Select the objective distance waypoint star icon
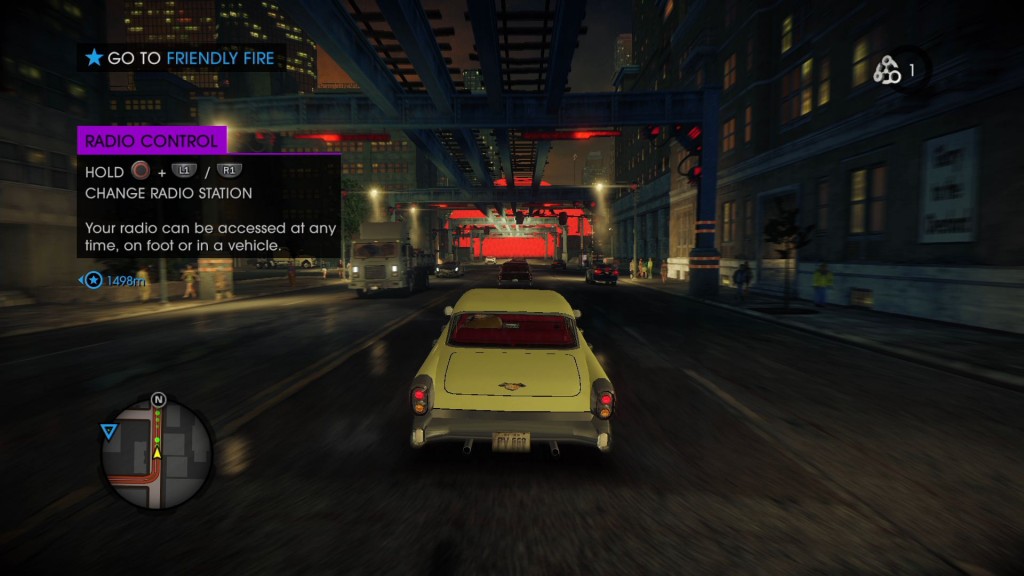The width and height of the screenshot is (1024, 576). point(94,280)
